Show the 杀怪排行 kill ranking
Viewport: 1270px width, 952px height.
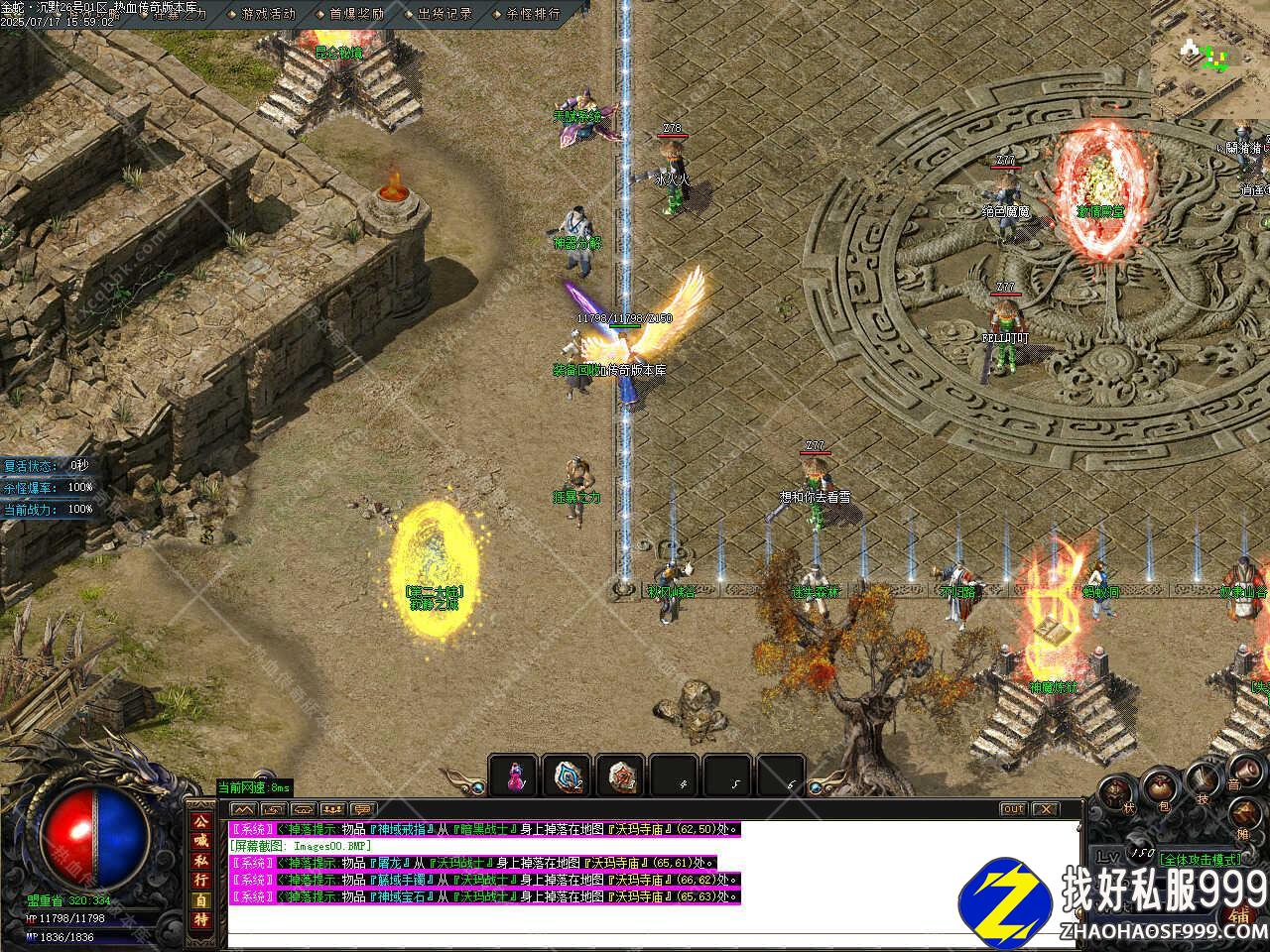[533, 14]
